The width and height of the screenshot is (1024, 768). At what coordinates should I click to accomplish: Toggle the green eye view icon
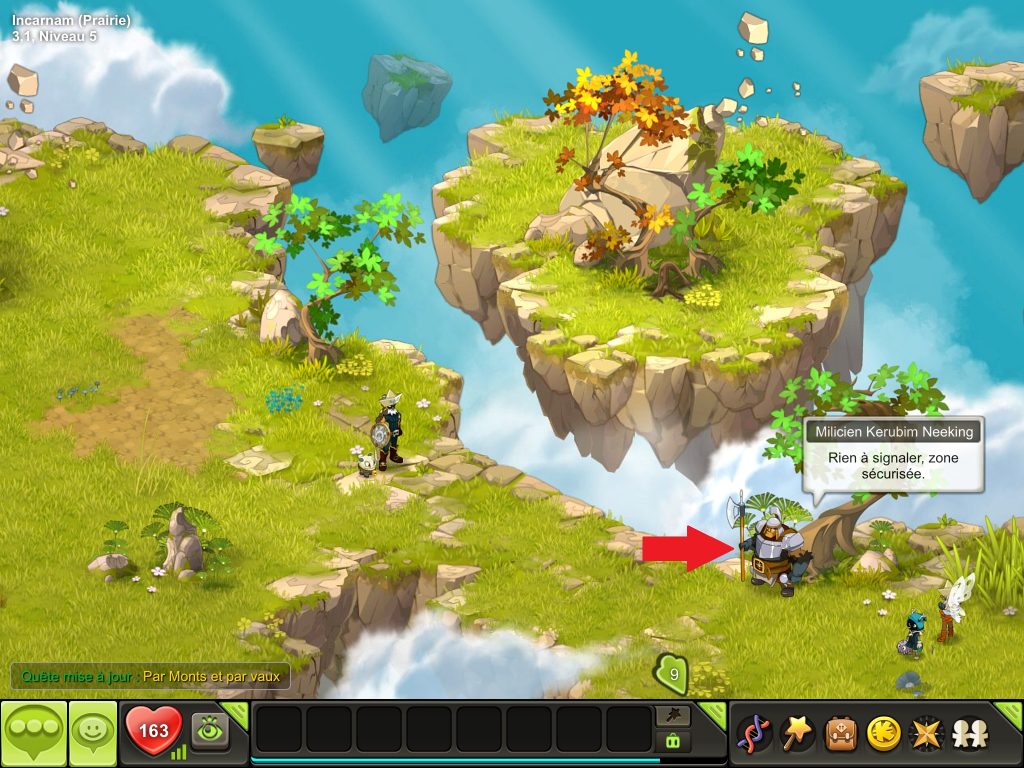[x=211, y=729]
